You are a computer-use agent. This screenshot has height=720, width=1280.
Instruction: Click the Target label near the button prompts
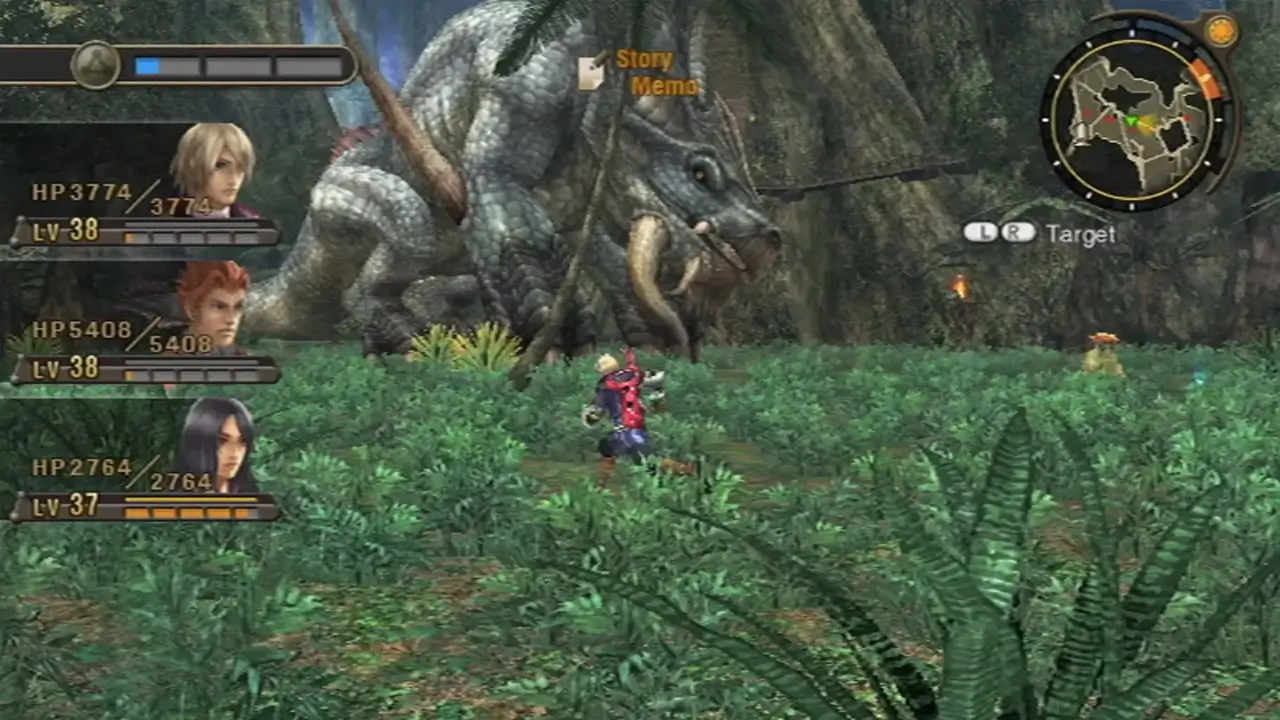click(x=1080, y=234)
